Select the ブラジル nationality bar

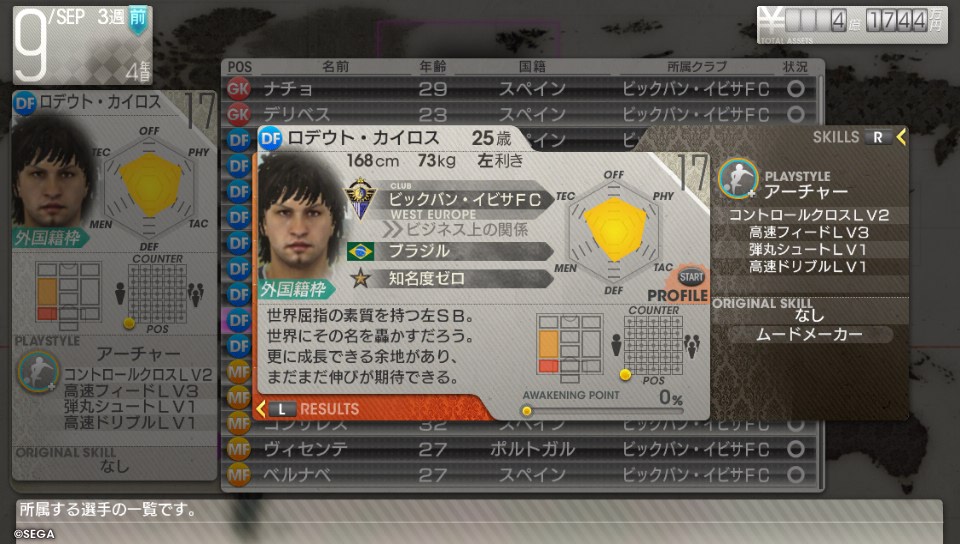(x=450, y=250)
